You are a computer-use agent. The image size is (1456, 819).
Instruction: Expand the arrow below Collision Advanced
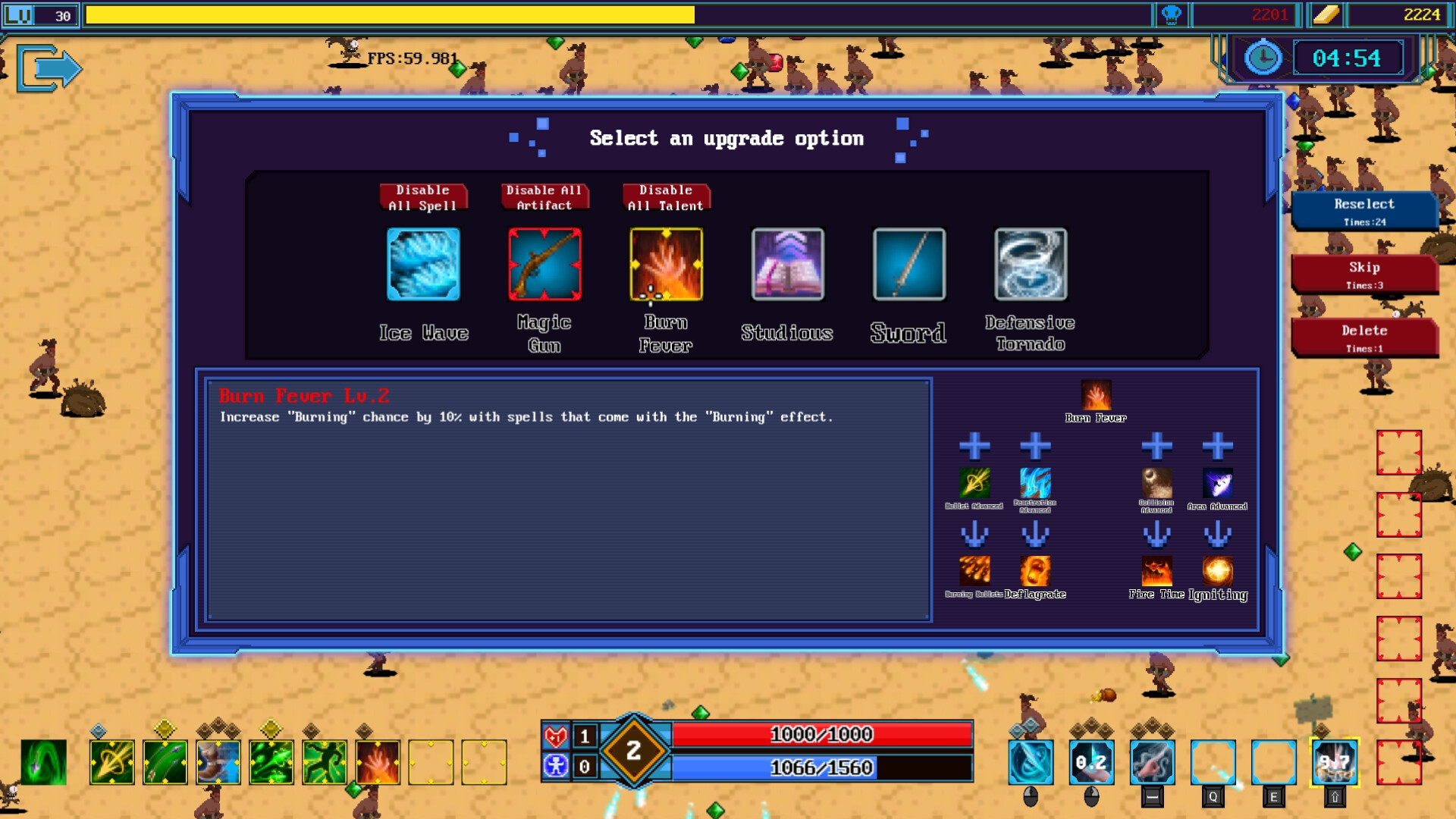[x=1158, y=535]
